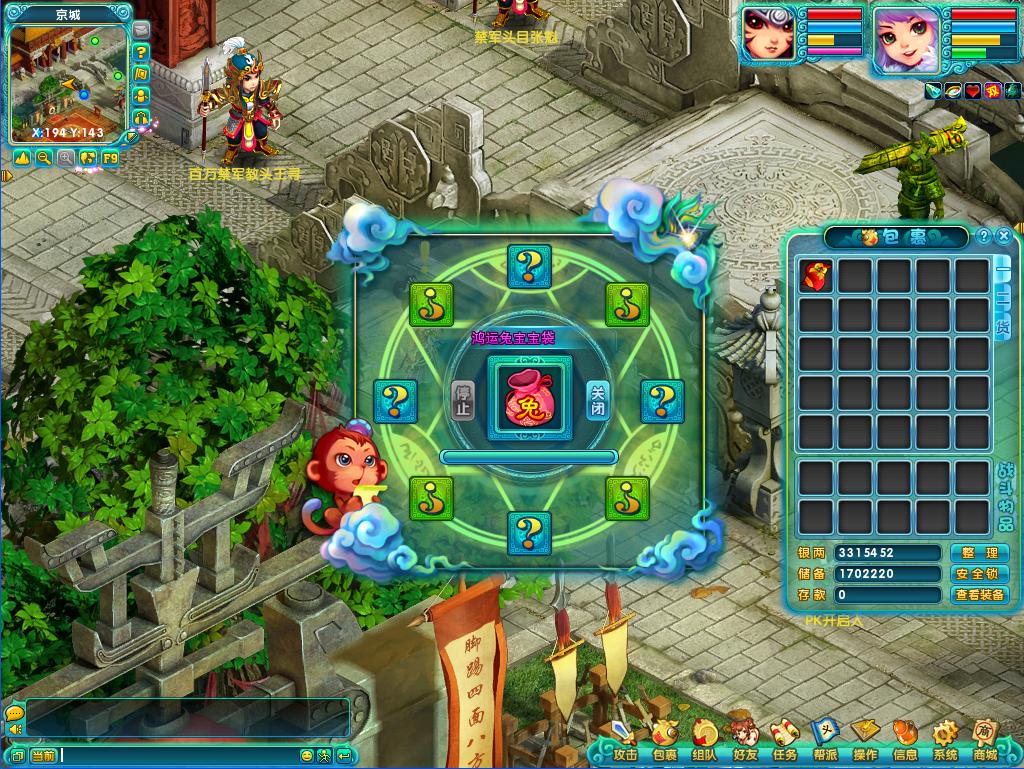This screenshot has height=769, width=1024.
Task: View equipment via 查看装备 button
Action: tap(979, 595)
